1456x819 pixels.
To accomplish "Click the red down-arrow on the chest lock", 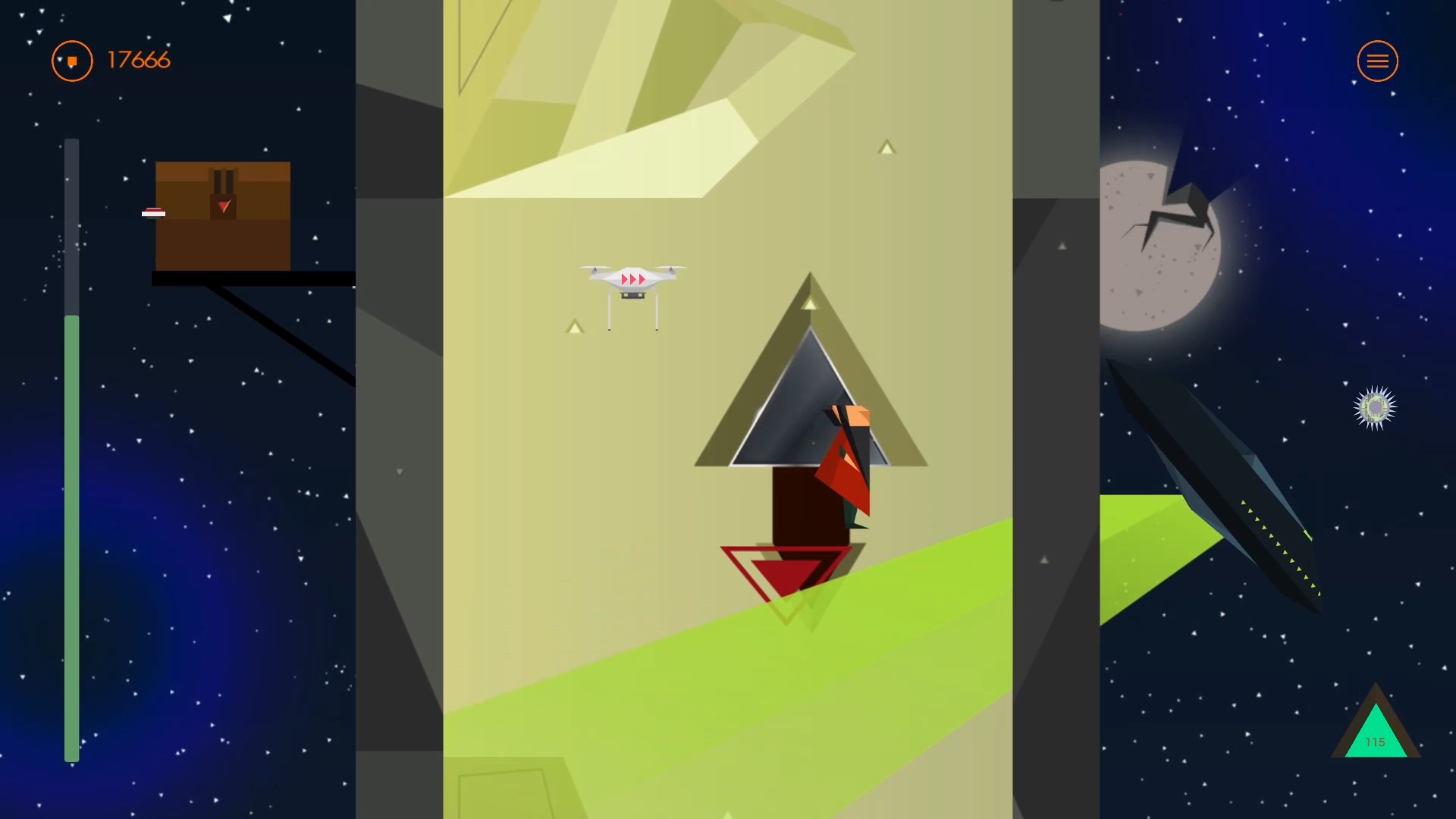I will 222,205.
